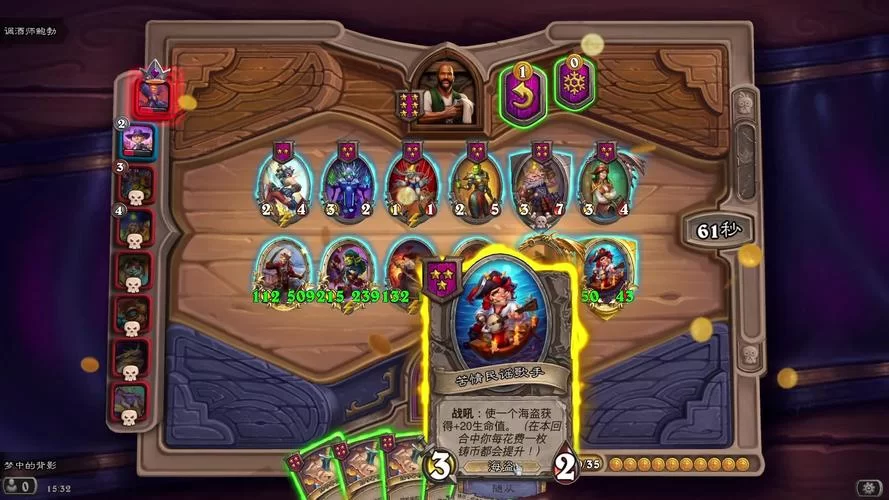Select the purple goblin minion with 215 attack
The height and width of the screenshot is (500, 889).
(x=346, y=268)
